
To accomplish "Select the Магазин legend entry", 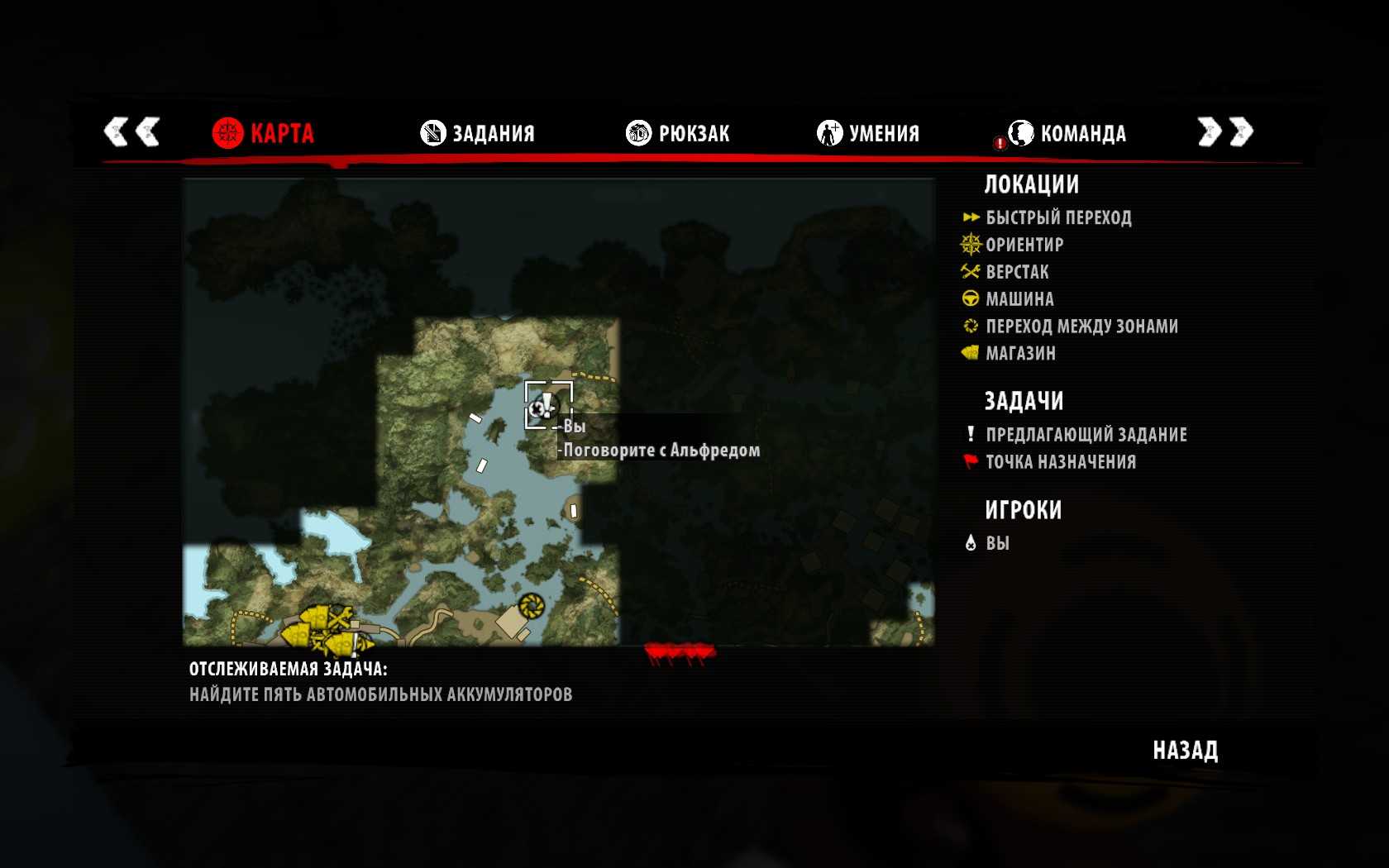I will tap(1020, 354).
